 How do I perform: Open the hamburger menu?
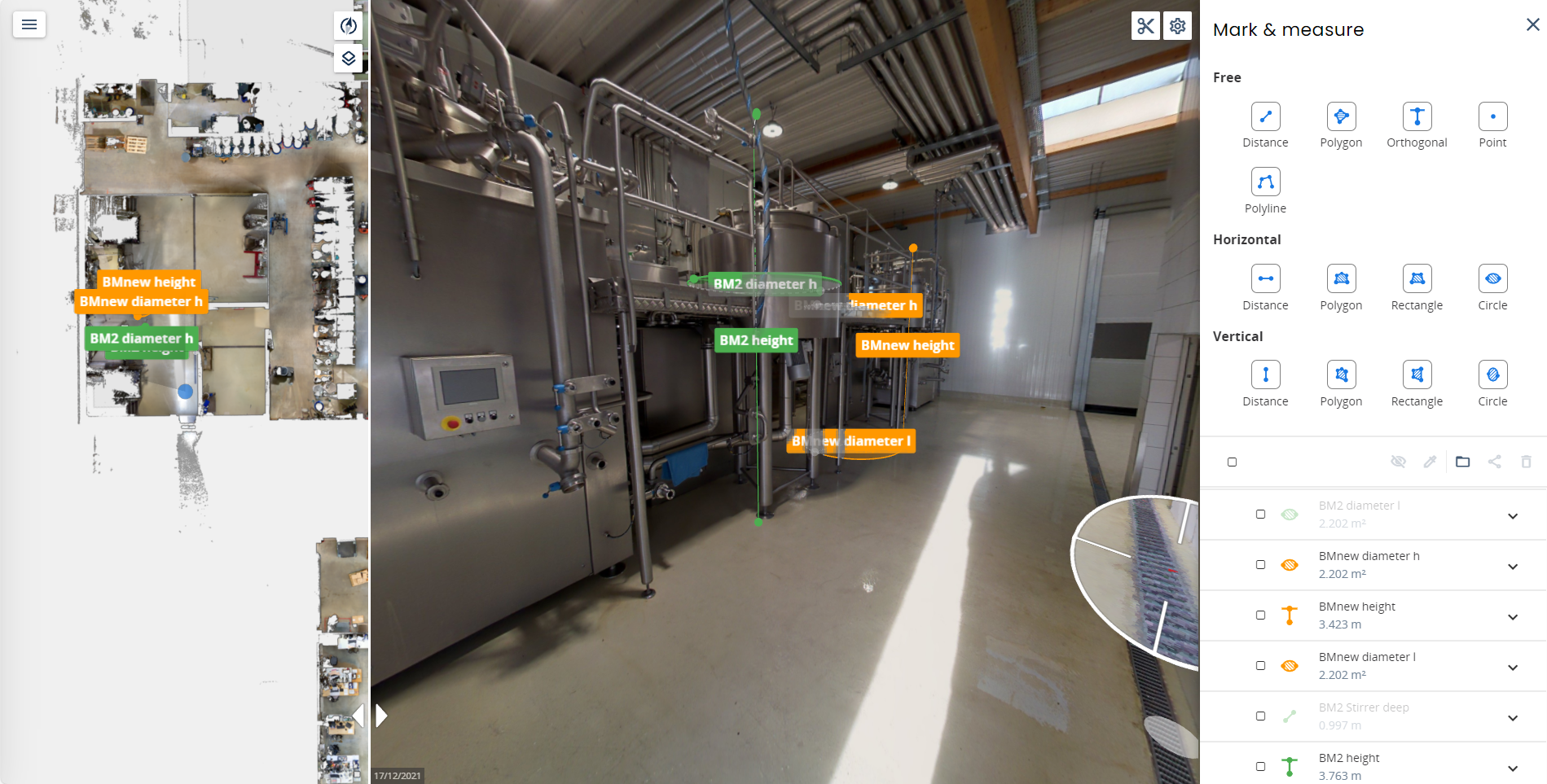(29, 24)
